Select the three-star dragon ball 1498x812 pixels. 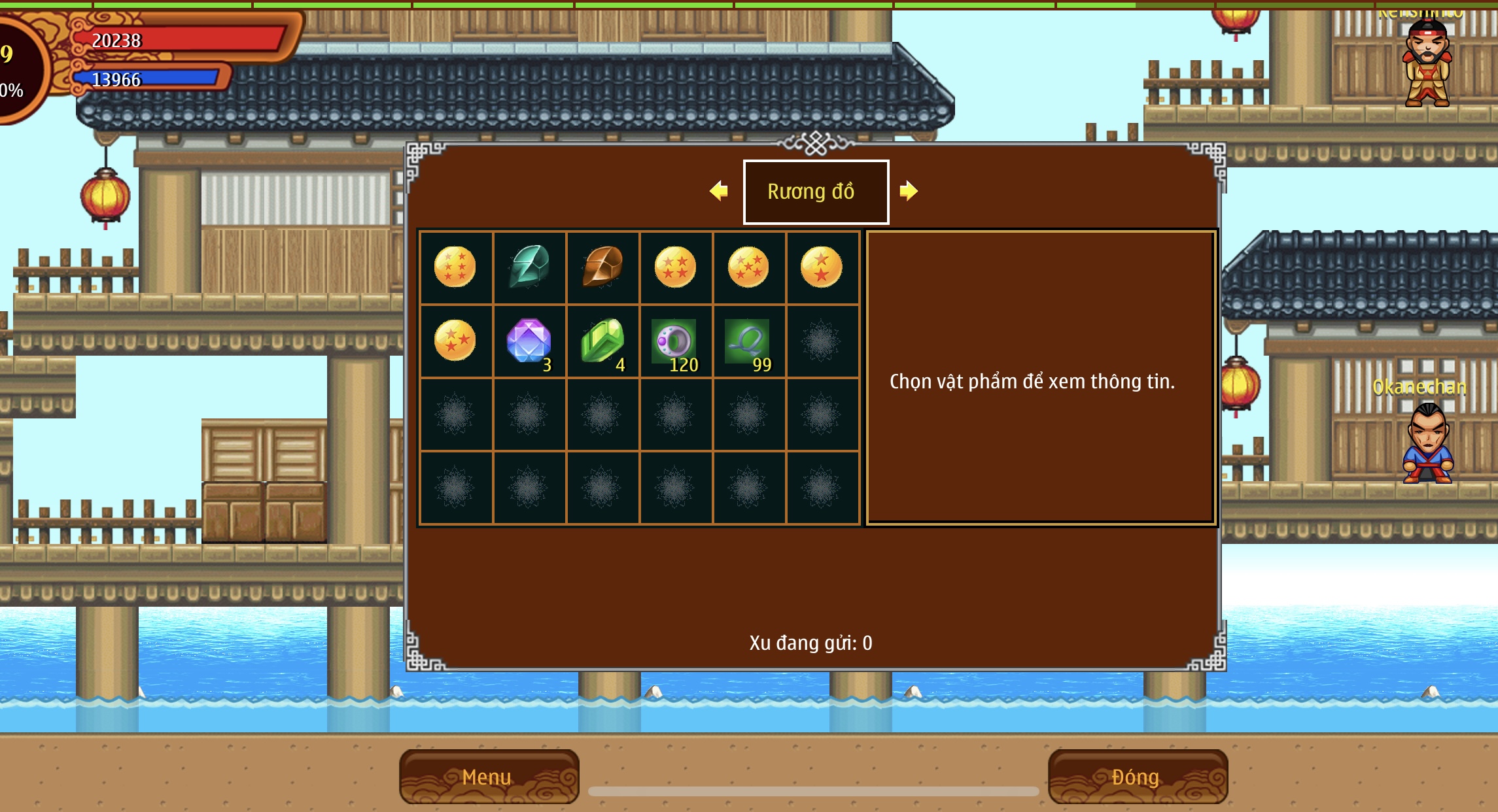pos(455,340)
